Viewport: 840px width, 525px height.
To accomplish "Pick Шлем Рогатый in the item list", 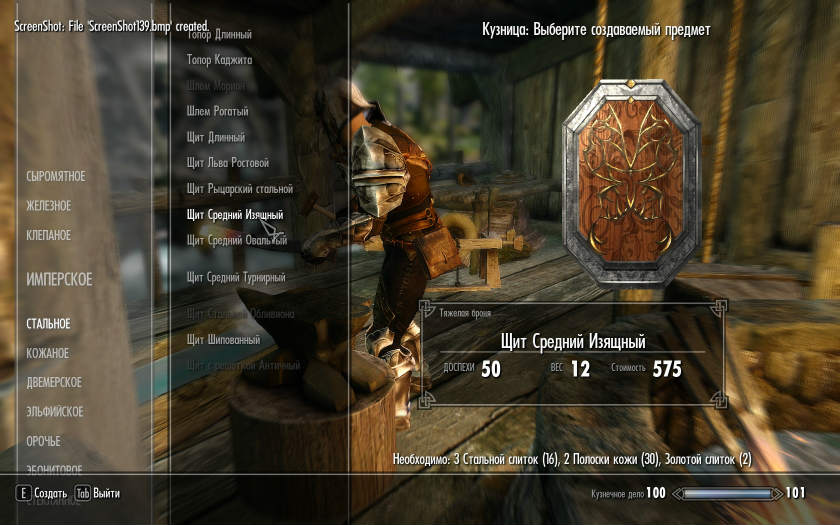I will pos(217,112).
